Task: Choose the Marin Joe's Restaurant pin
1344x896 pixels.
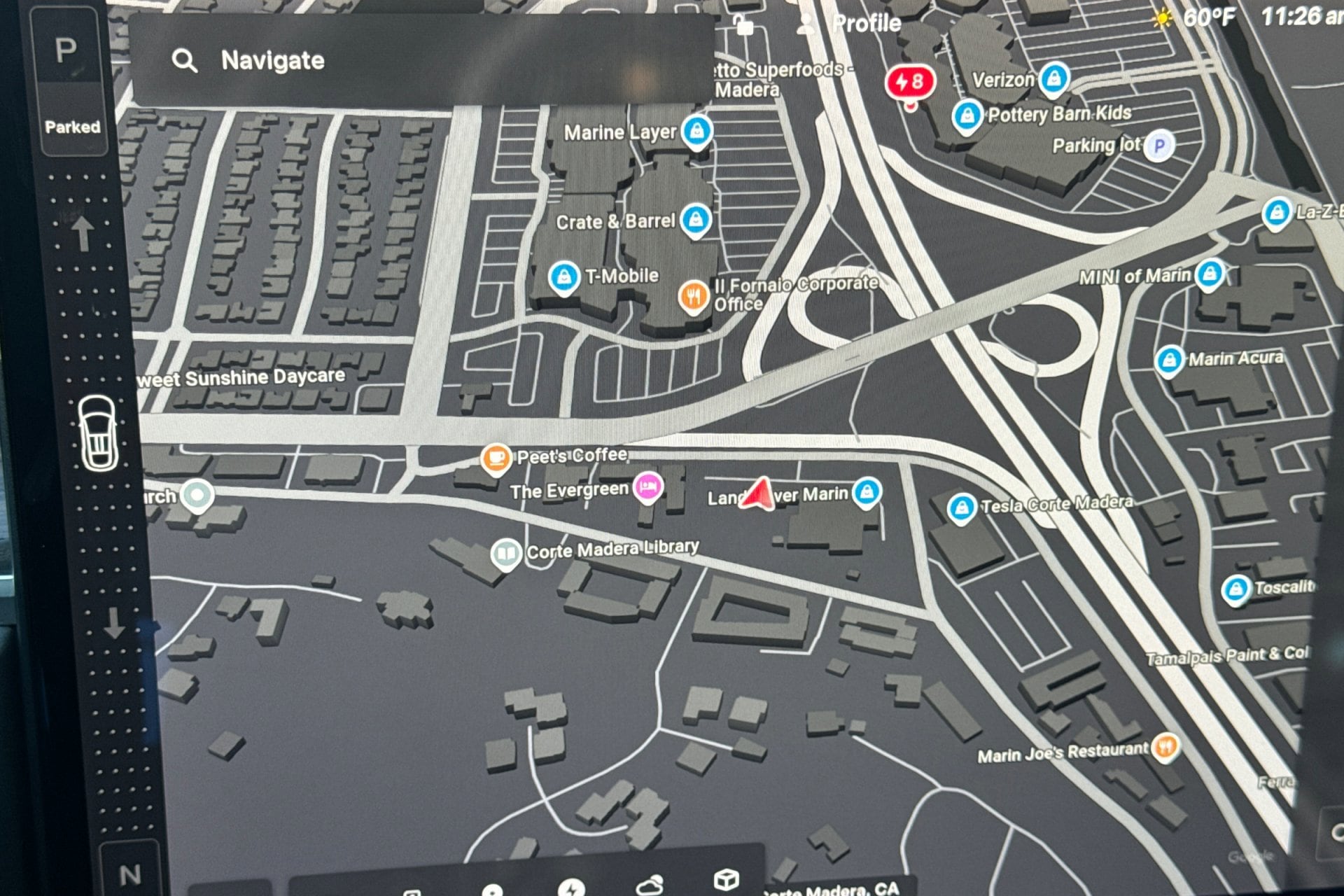Action: pyautogui.click(x=1165, y=748)
